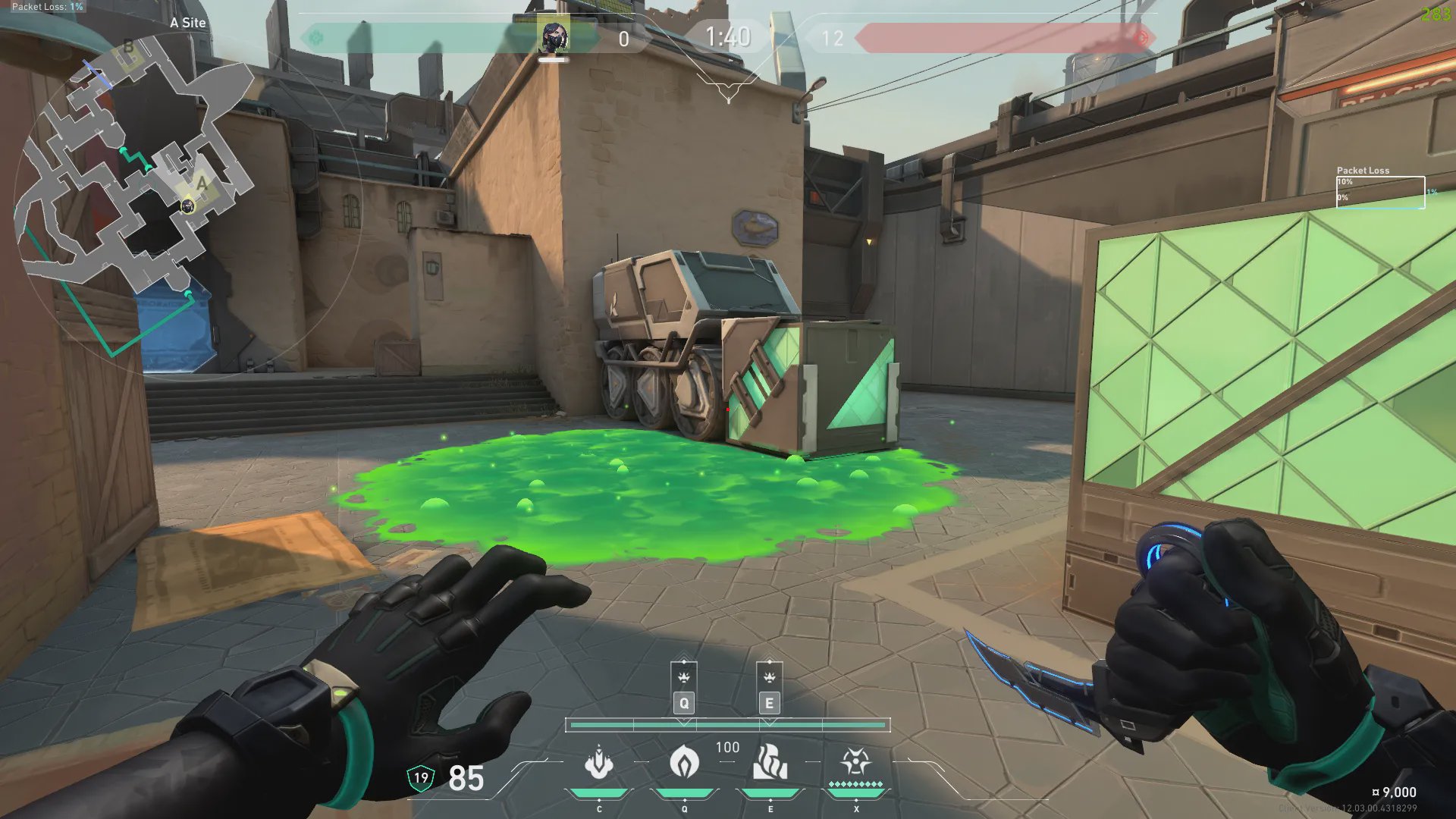Viewport: 1456px width, 819px height.
Task: Choose the Toxic Screen ability icon
Action: 770,762
